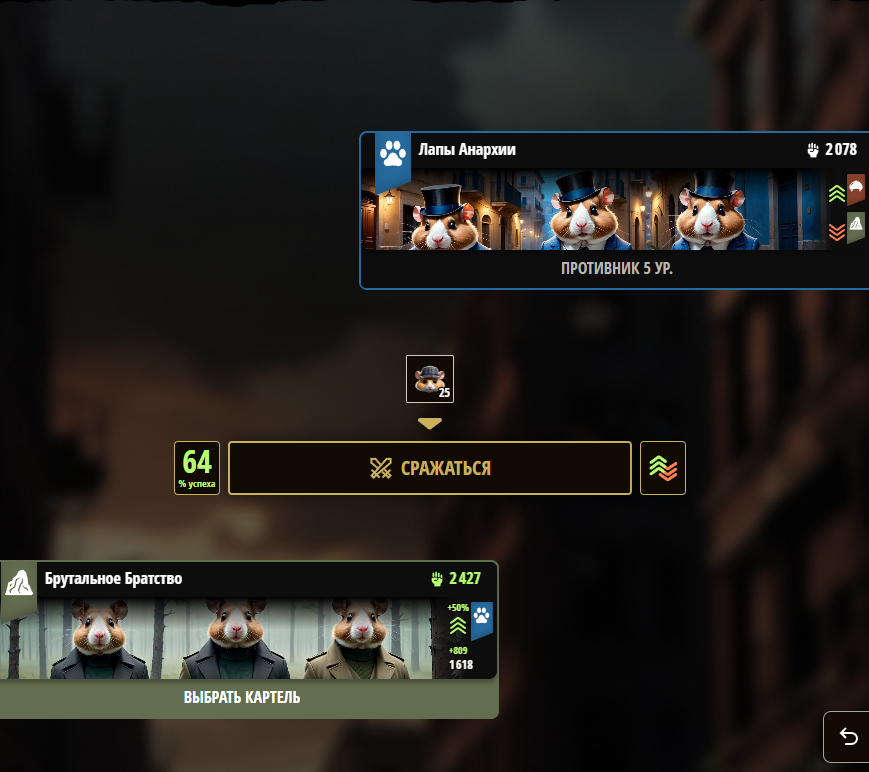The height and width of the screenshot is (772, 869).
Task: Select the Лапы Анархии opponent card
Action: tap(615, 210)
